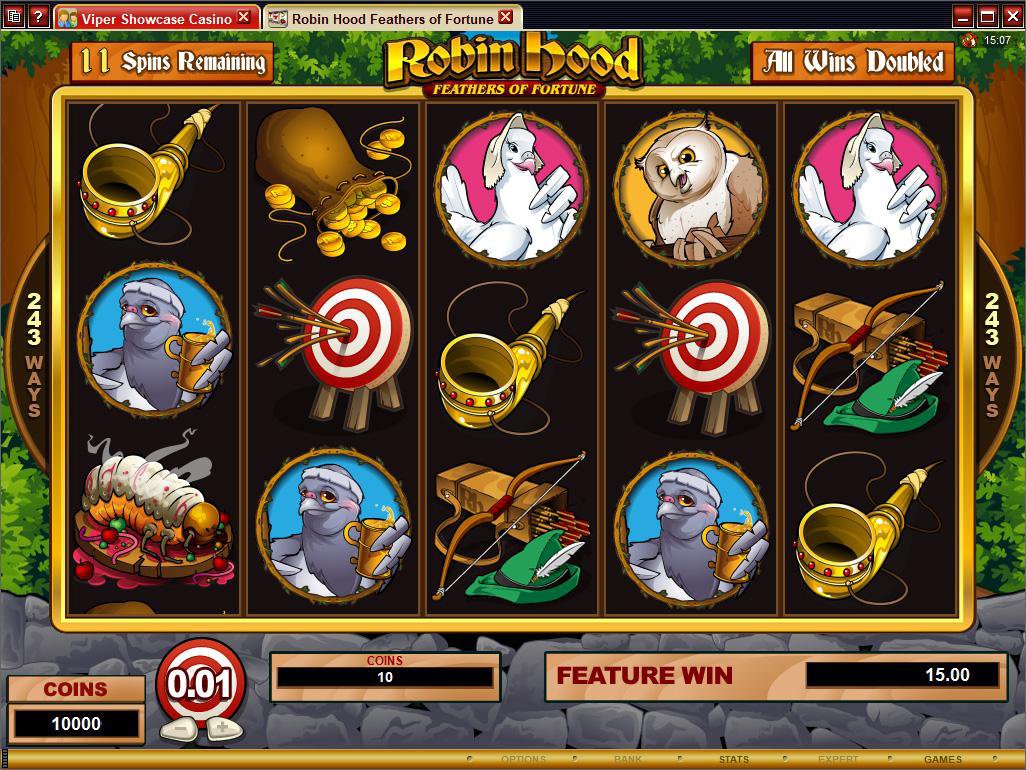Click the 0.01 coin value target chip

tap(200, 685)
